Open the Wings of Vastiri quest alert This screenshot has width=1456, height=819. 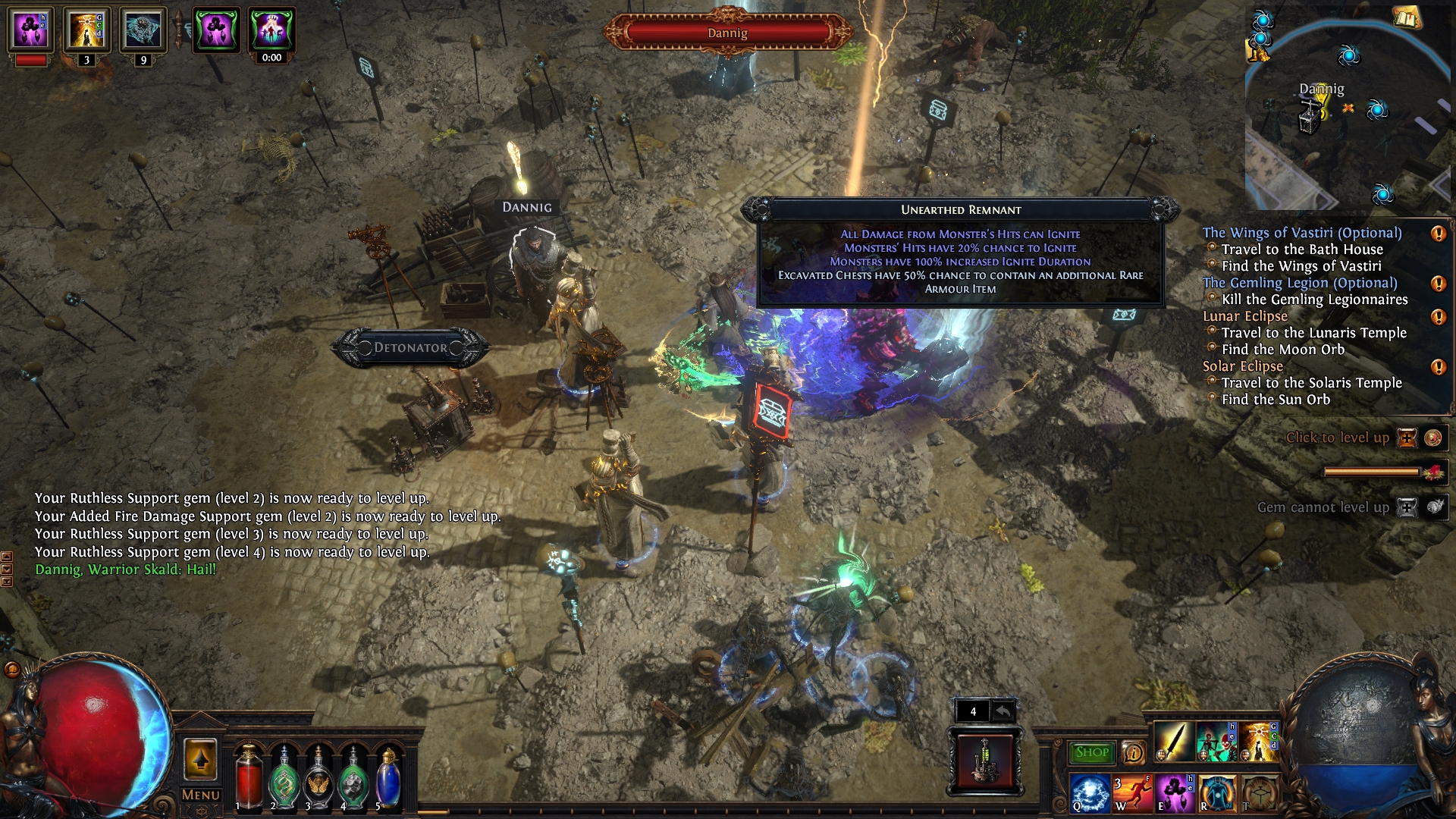pyautogui.click(x=1438, y=234)
